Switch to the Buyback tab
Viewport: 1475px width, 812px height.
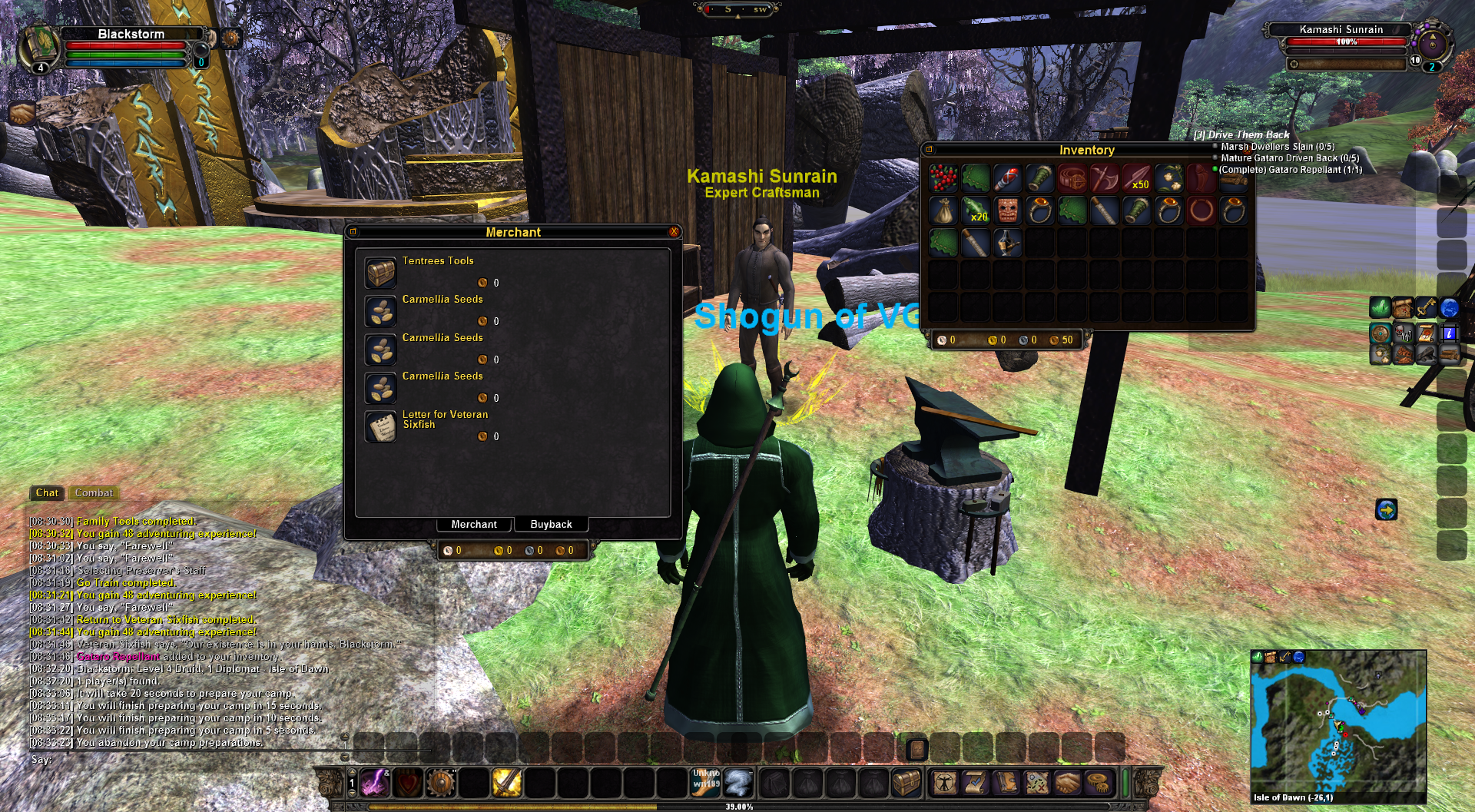coord(551,524)
